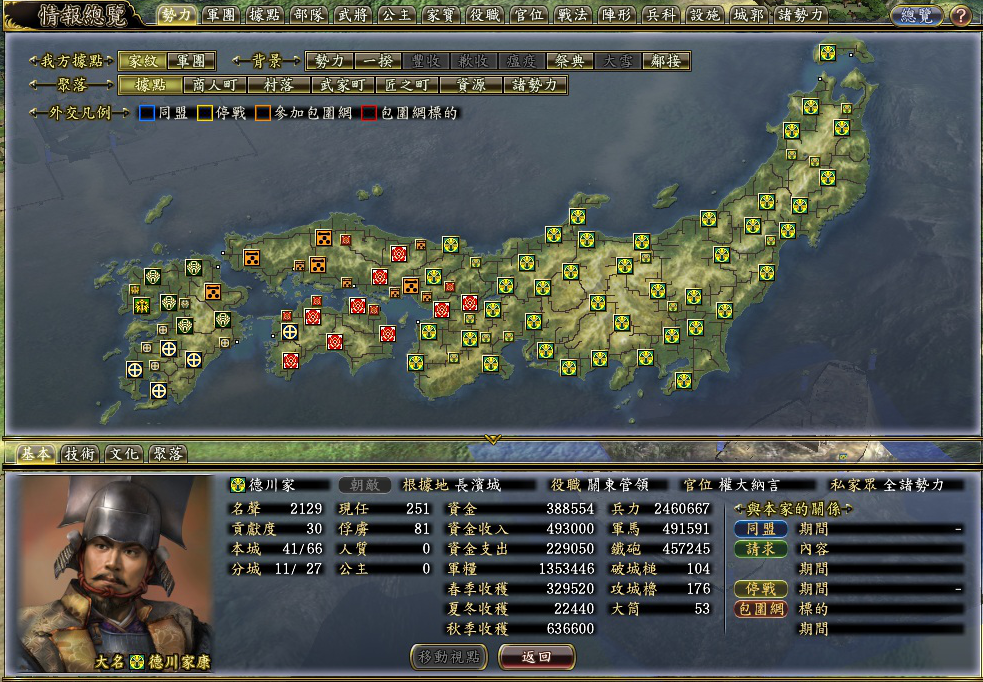Viewport: 983px width, 682px height.
Task: Open help with the question mark button
Action: (960, 15)
